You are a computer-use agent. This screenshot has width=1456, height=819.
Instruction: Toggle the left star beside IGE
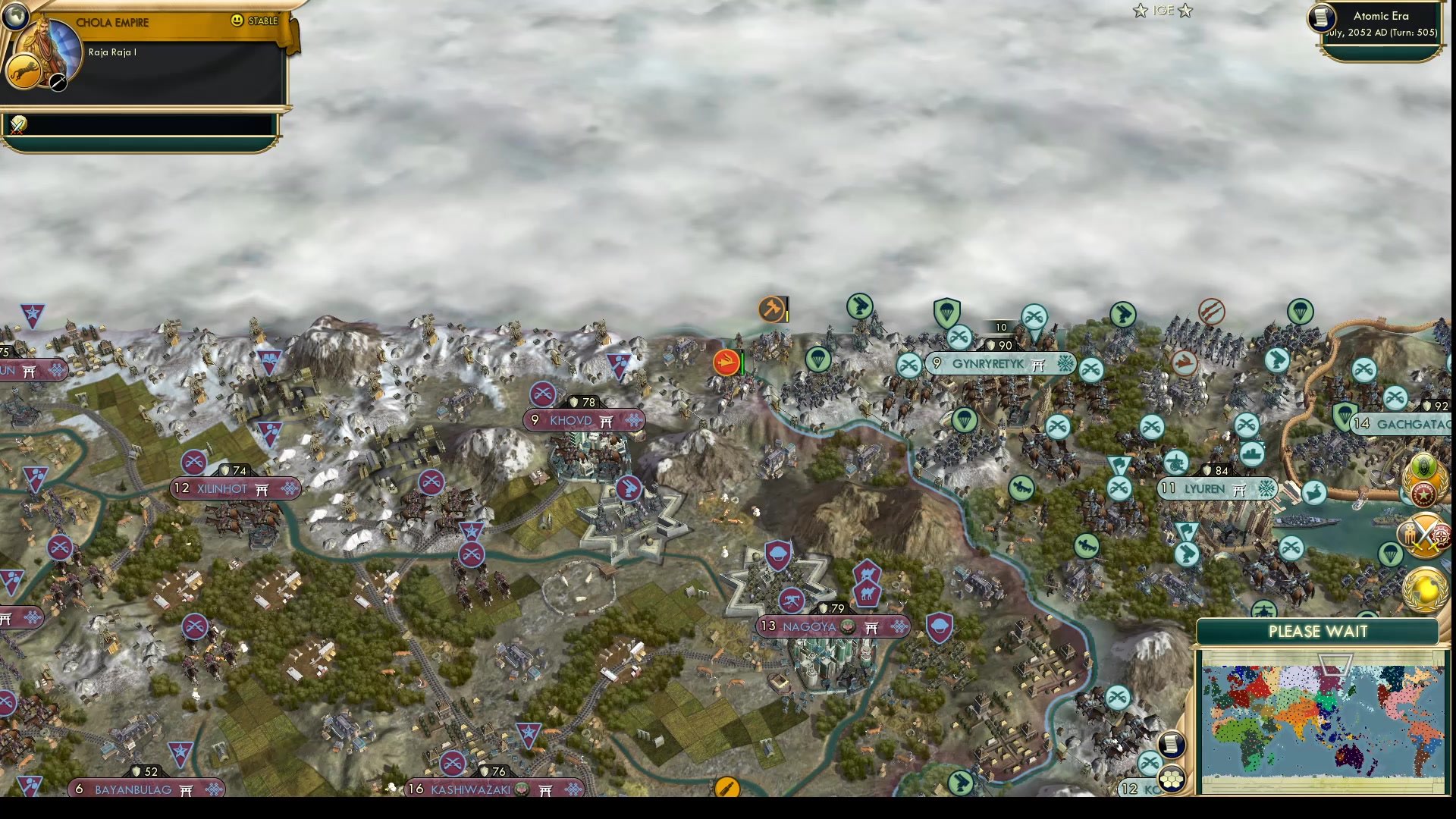click(x=1140, y=11)
